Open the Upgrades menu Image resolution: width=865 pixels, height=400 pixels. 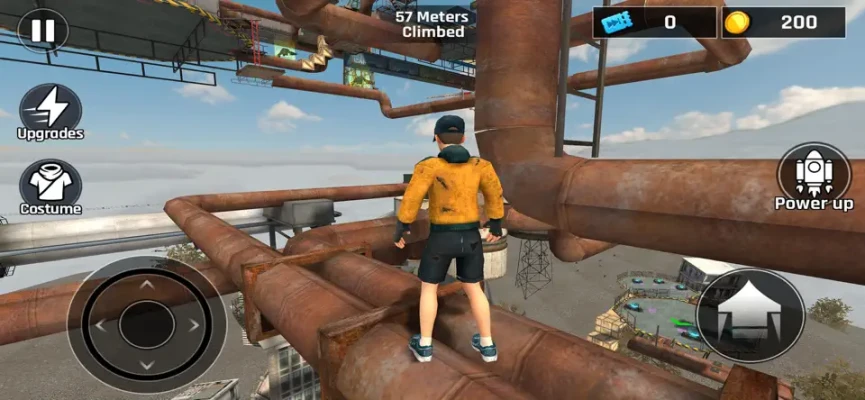(x=50, y=108)
